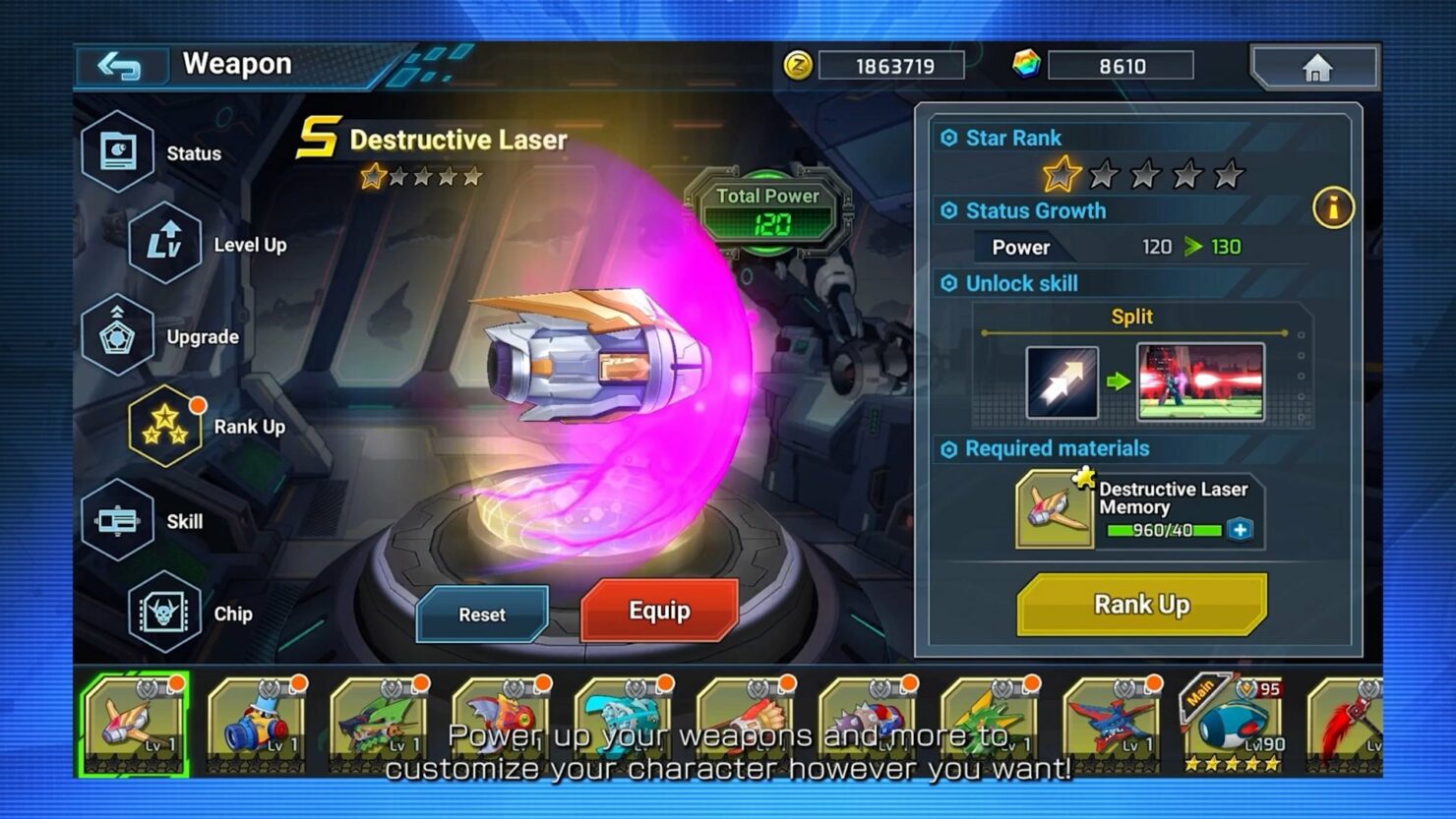Add more Destructive Laser Memory with plus
The width and height of the screenshot is (1456, 819).
(x=1241, y=530)
